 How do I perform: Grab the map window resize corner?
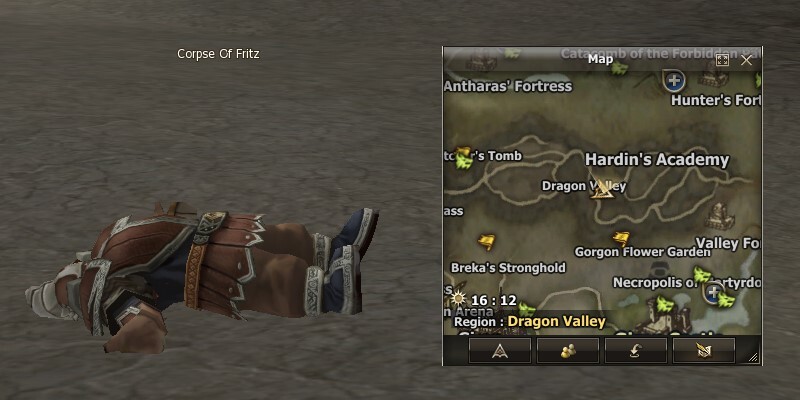753,357
